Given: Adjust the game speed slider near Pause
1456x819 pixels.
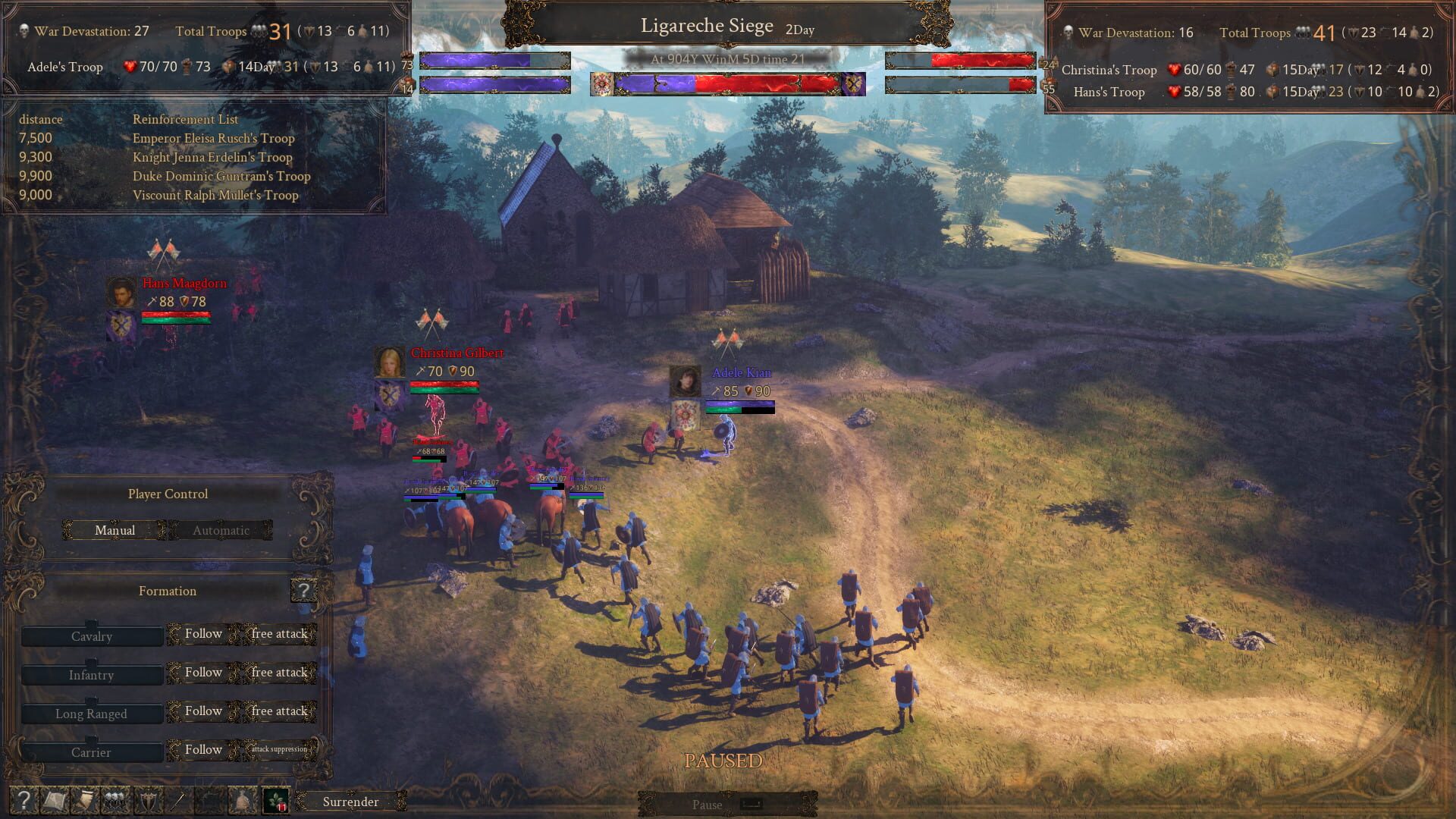Looking at the screenshot, I should coord(751,805).
